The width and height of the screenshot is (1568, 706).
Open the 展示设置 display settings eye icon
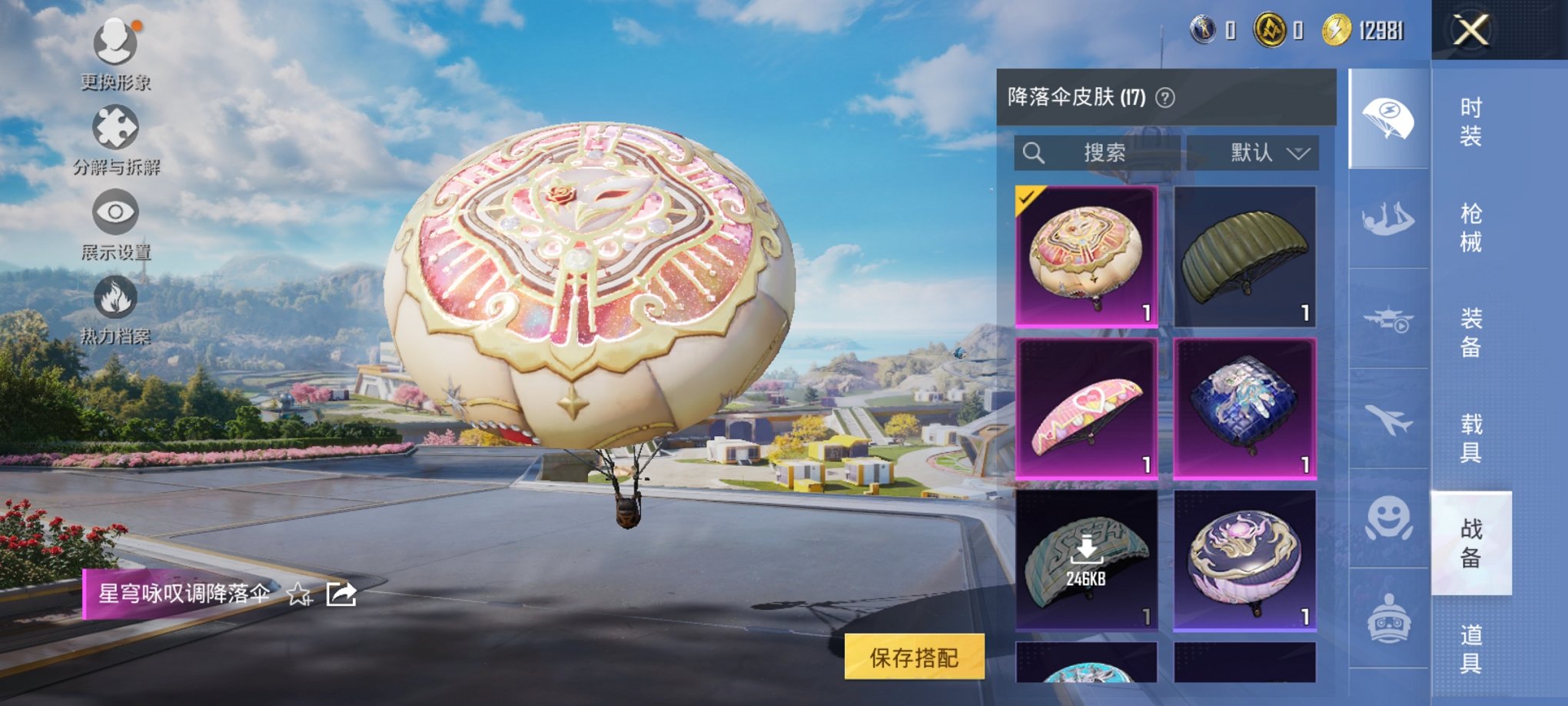tap(117, 214)
